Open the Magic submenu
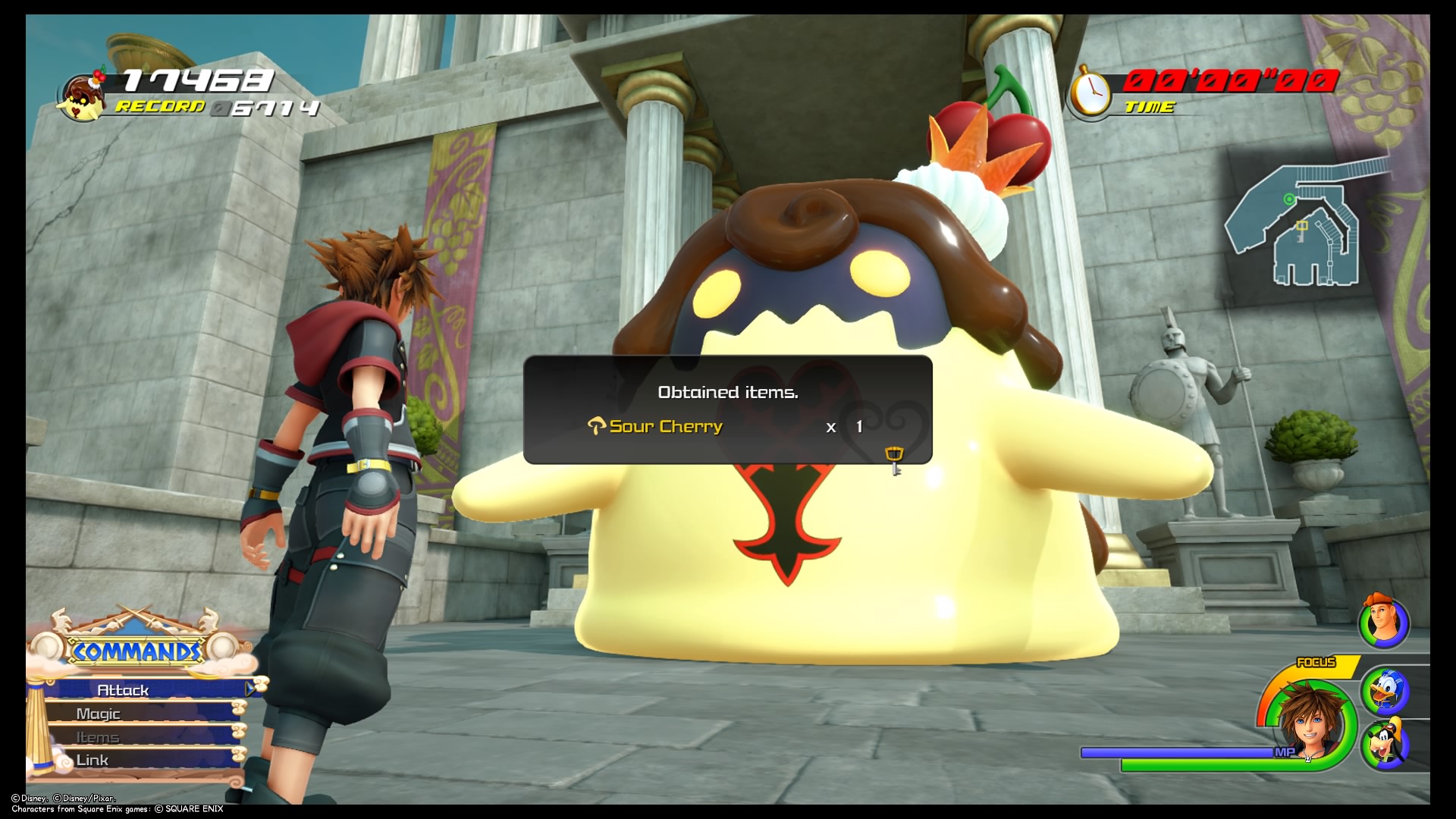 point(99,714)
